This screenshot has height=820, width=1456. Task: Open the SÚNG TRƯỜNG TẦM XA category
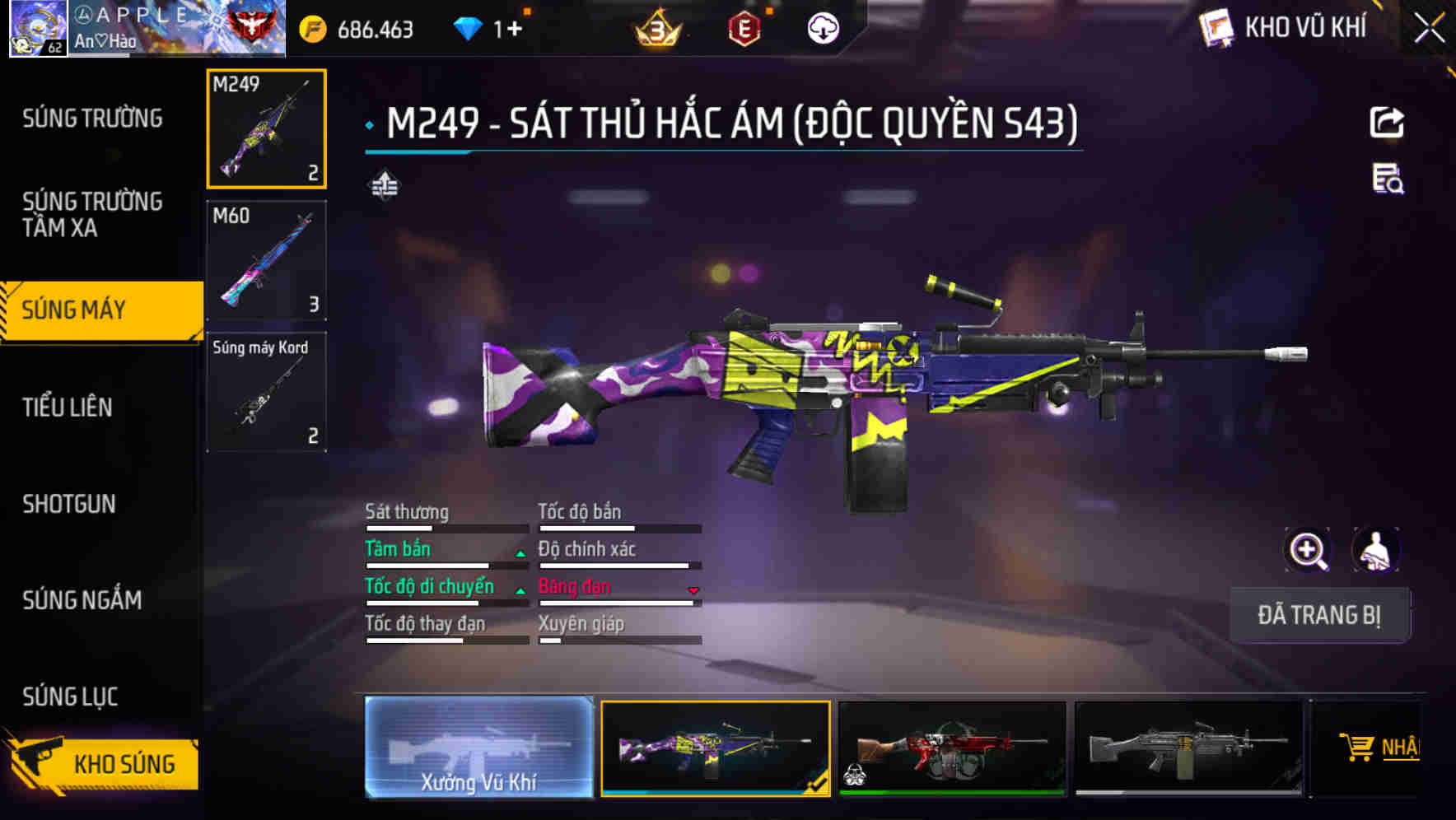[91, 215]
